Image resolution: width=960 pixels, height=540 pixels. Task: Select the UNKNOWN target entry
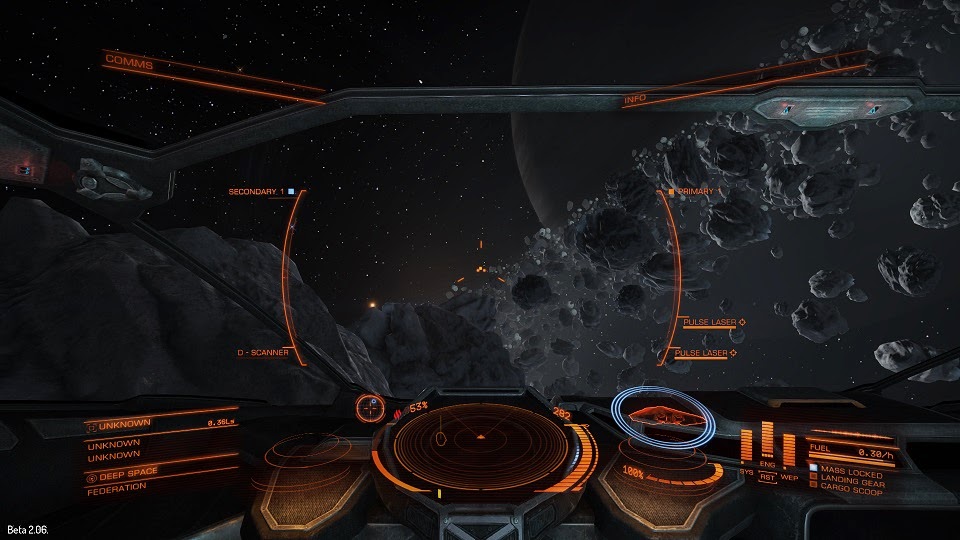[124, 424]
